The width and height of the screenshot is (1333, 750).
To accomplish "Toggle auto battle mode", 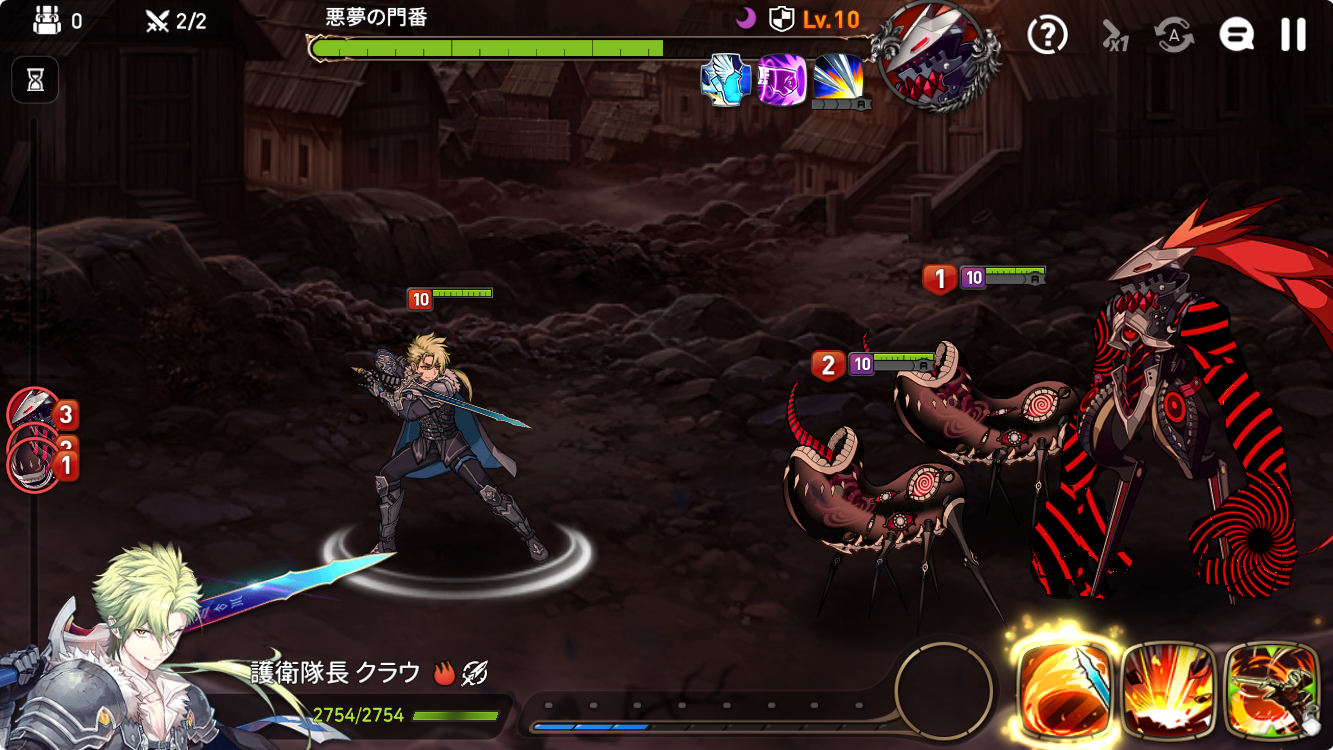I will coord(1174,35).
